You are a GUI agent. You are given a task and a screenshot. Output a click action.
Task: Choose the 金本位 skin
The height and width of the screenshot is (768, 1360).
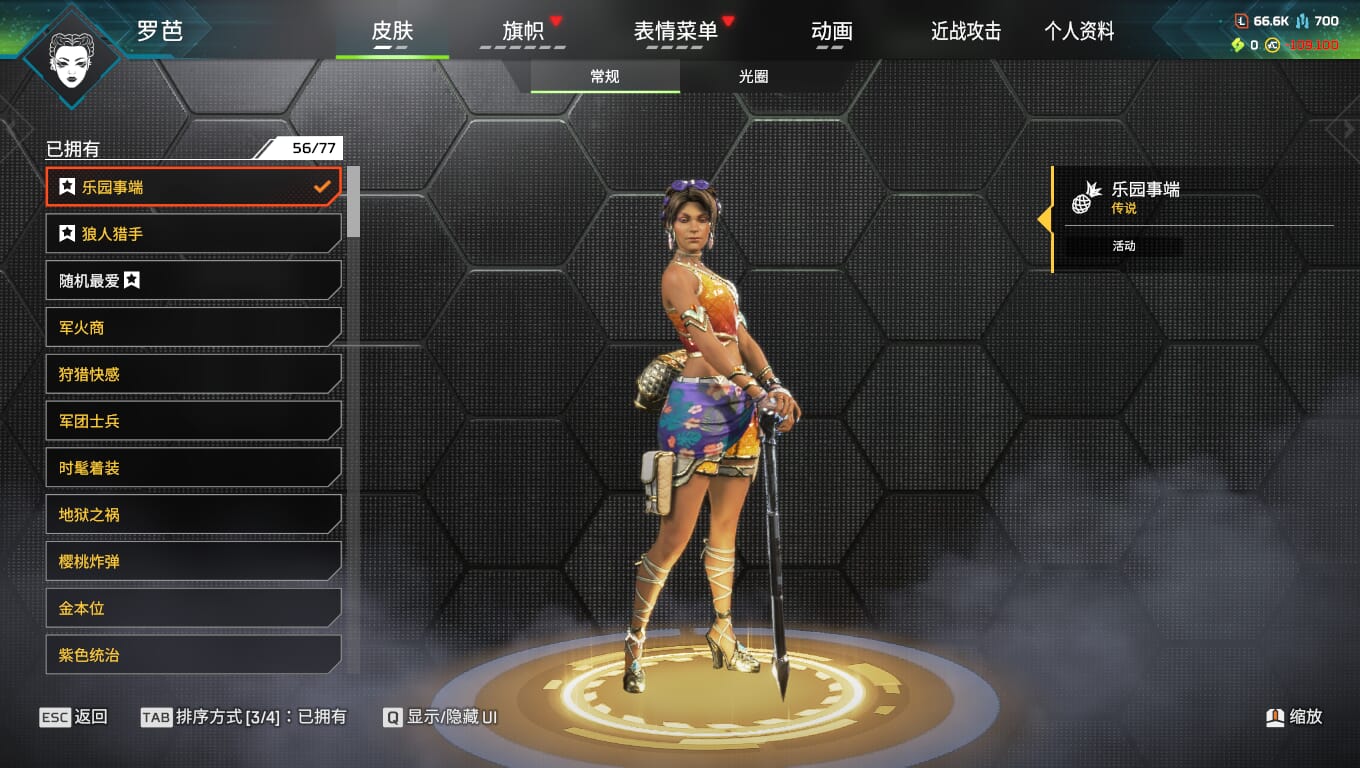[193, 608]
